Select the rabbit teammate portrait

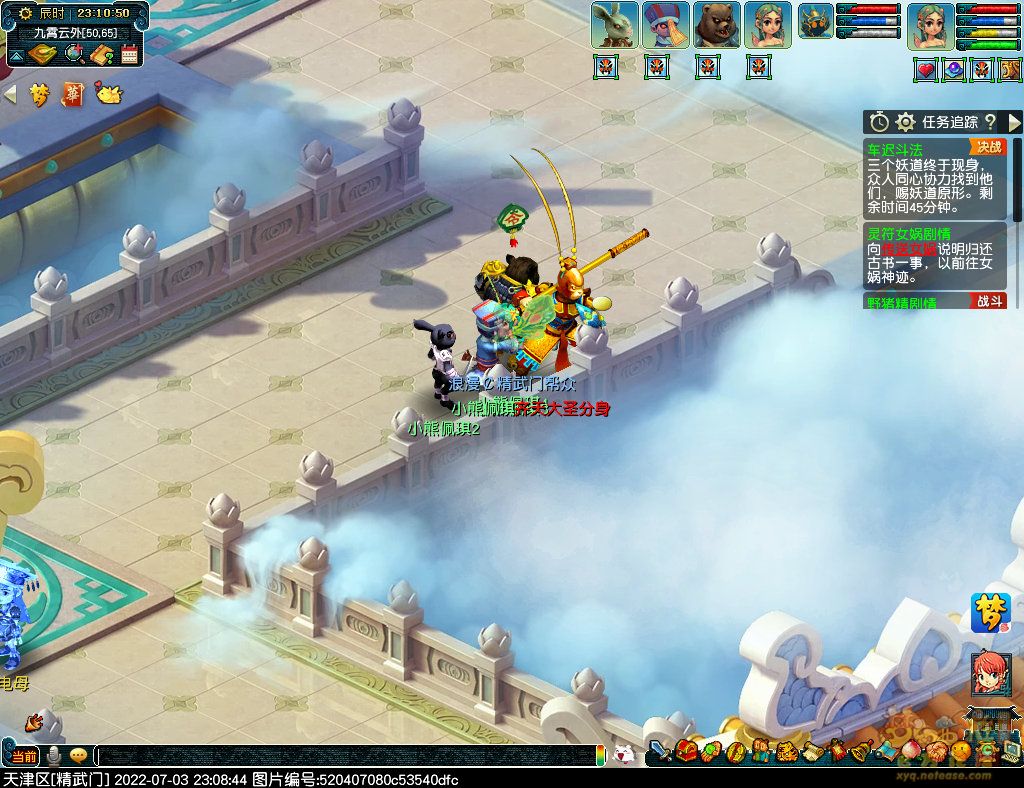[x=614, y=25]
